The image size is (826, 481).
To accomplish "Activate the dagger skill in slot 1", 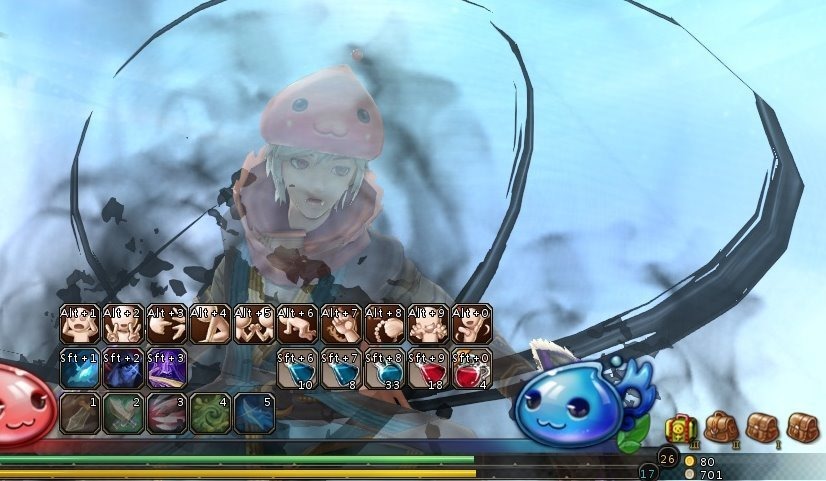I will point(80,413).
